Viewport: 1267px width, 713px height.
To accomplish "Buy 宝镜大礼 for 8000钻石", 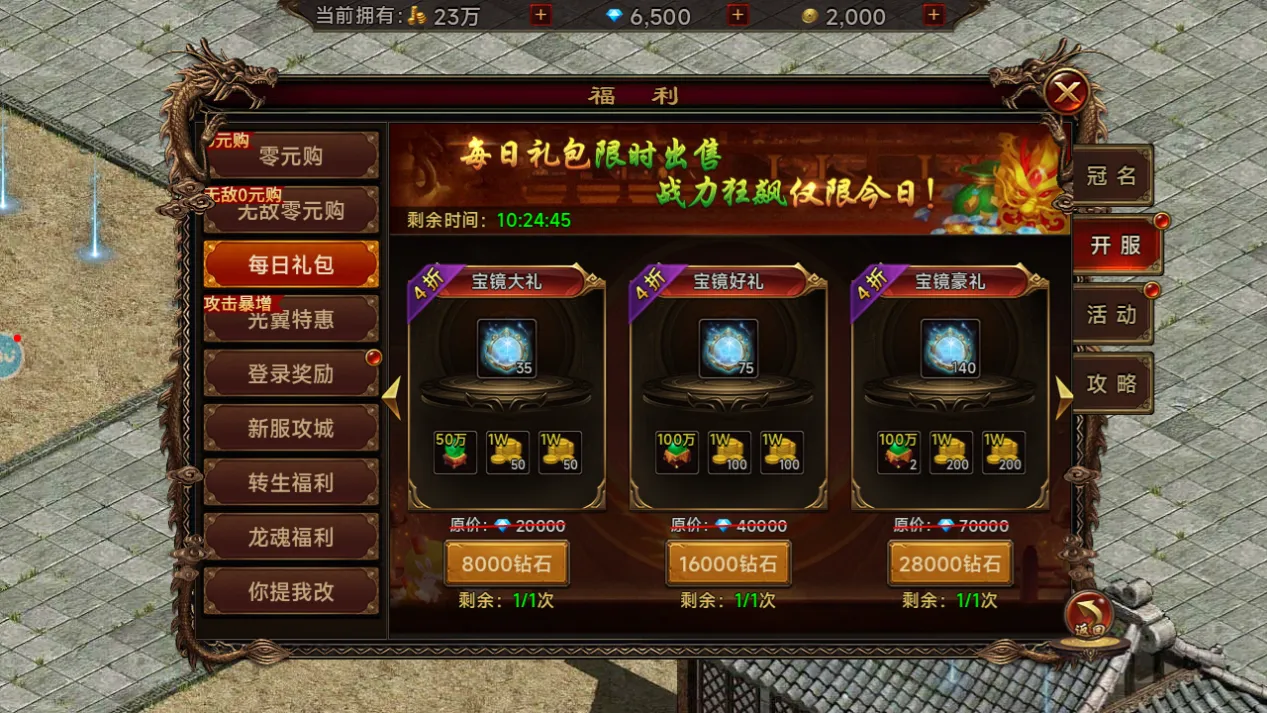I will pyautogui.click(x=507, y=564).
